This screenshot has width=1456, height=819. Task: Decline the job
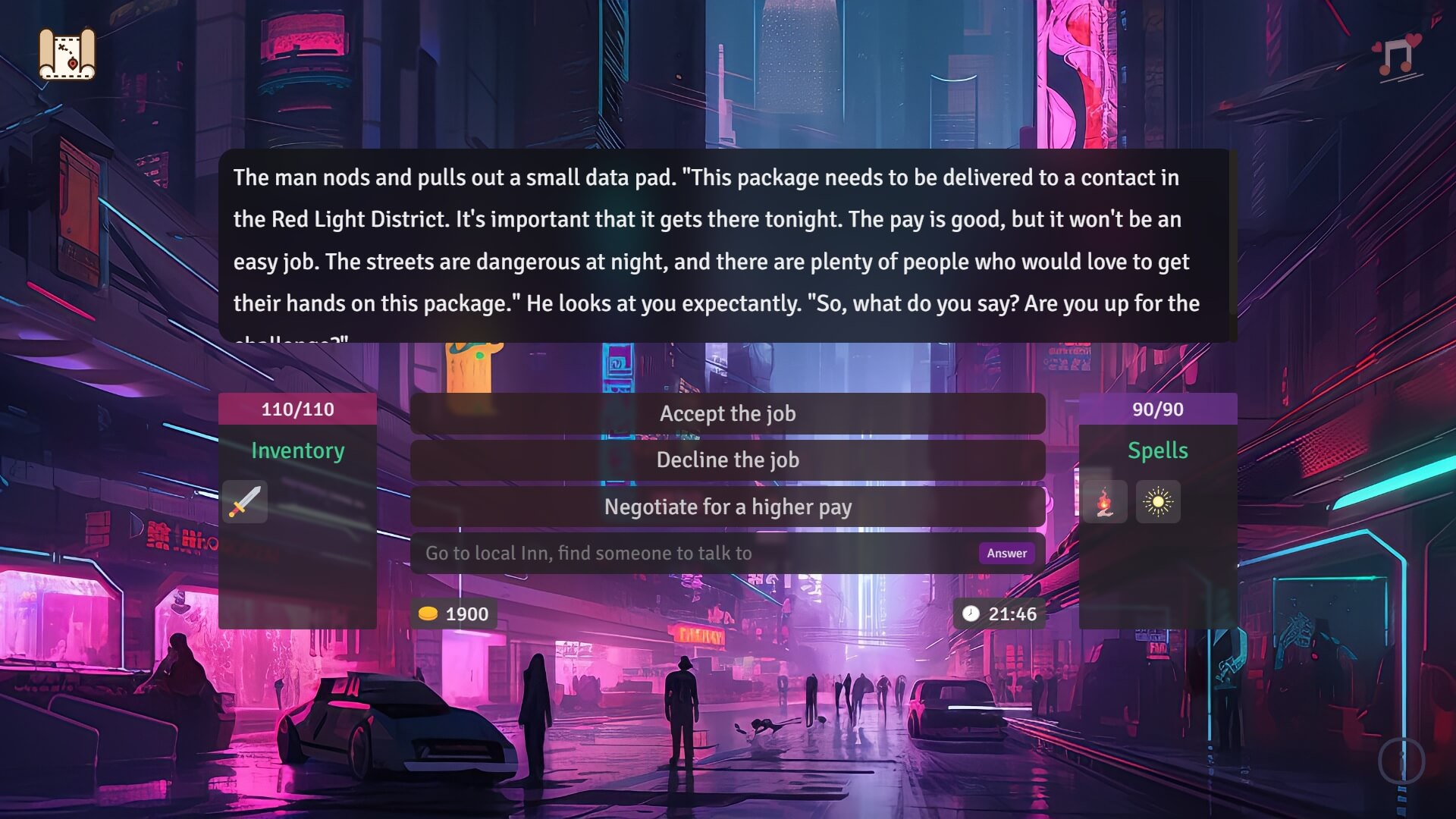click(727, 460)
